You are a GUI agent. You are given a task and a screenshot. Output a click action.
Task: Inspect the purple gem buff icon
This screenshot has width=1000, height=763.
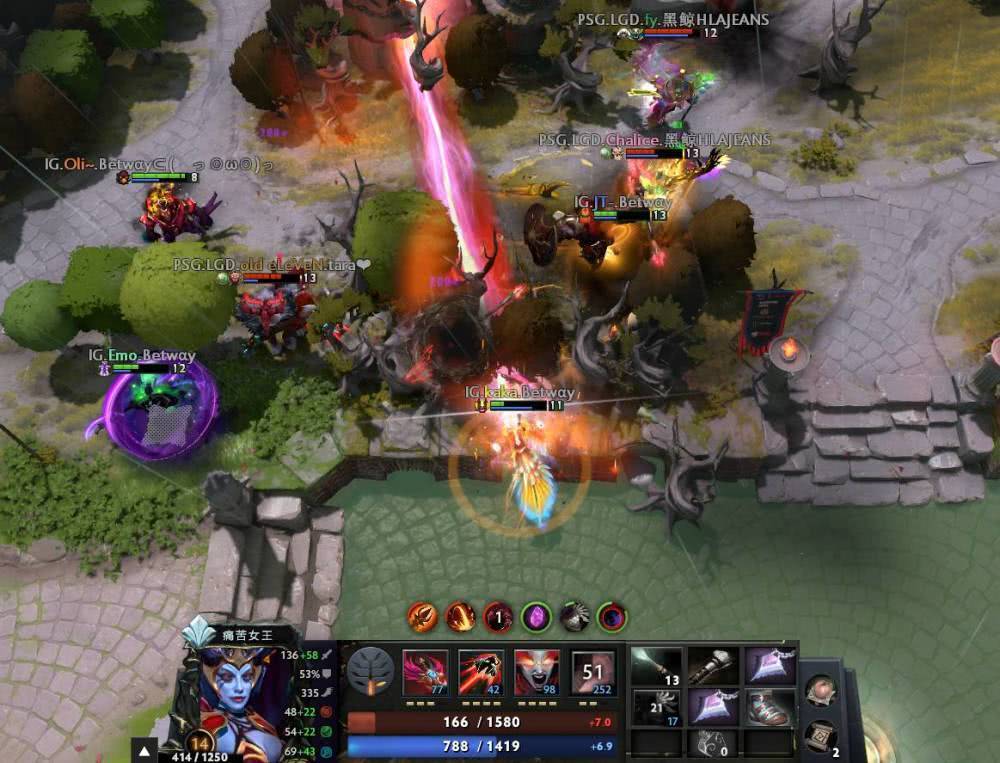[x=536, y=616]
